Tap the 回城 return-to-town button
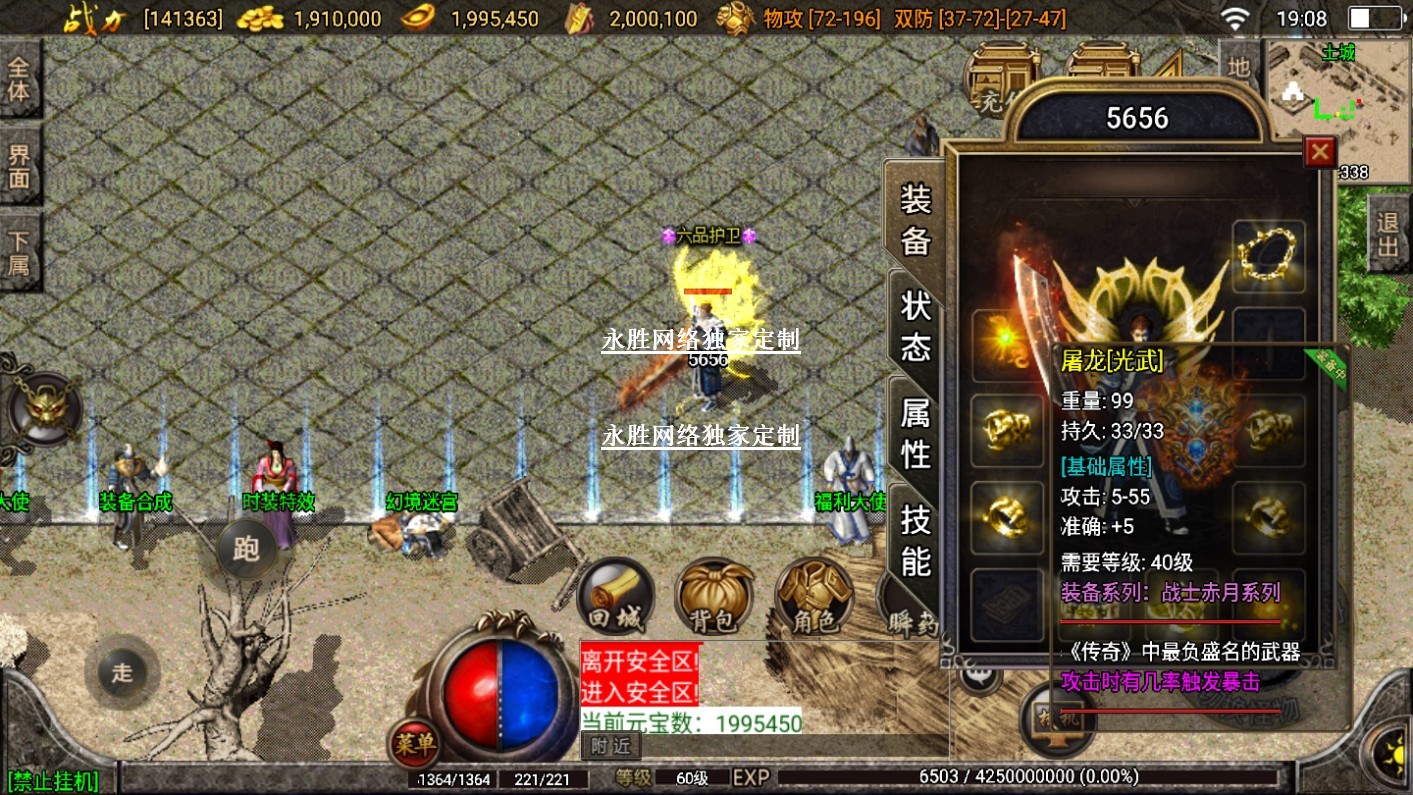 [616, 597]
